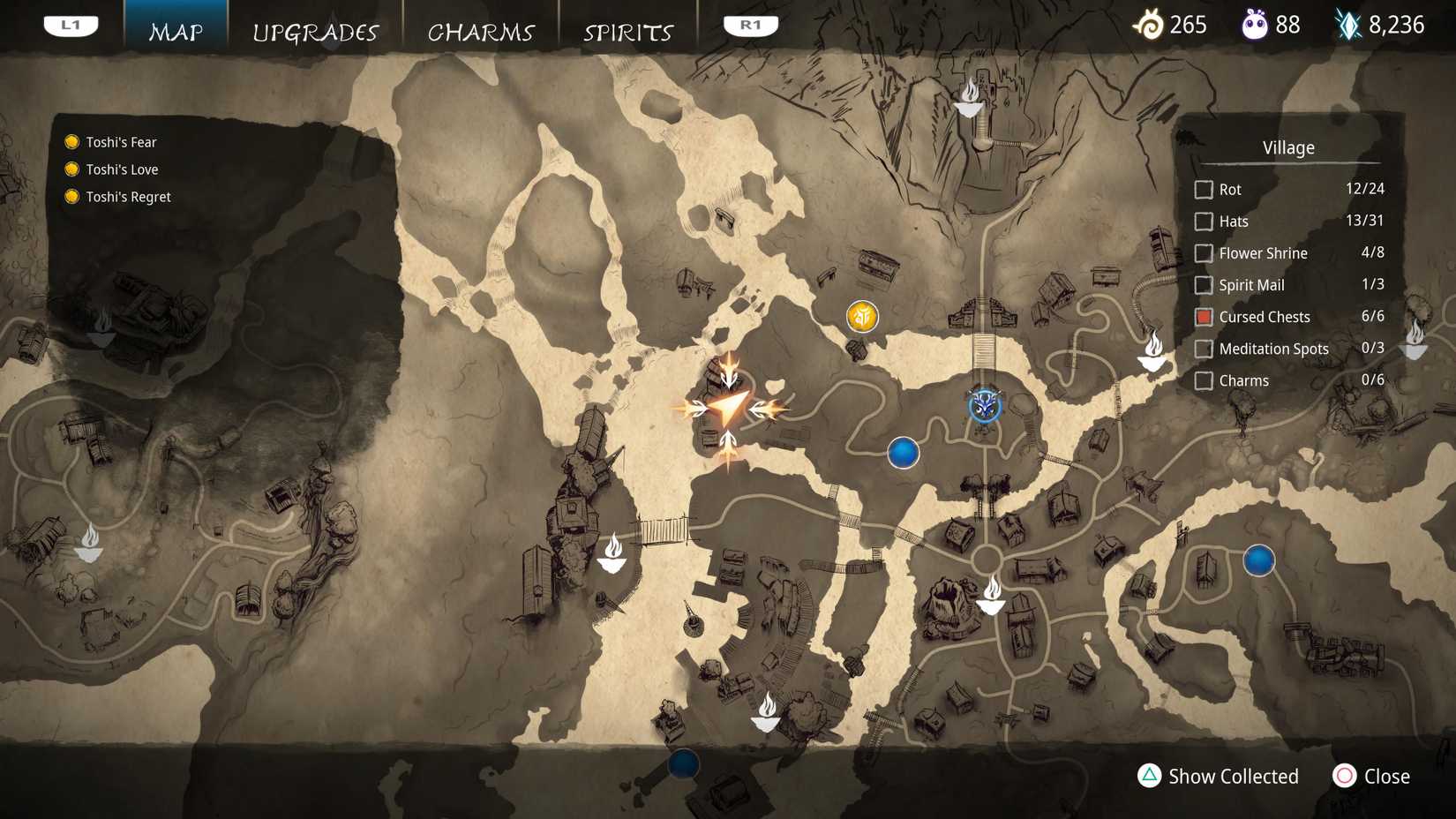
Task: Open the blue warrior mask marker
Action: (x=985, y=407)
